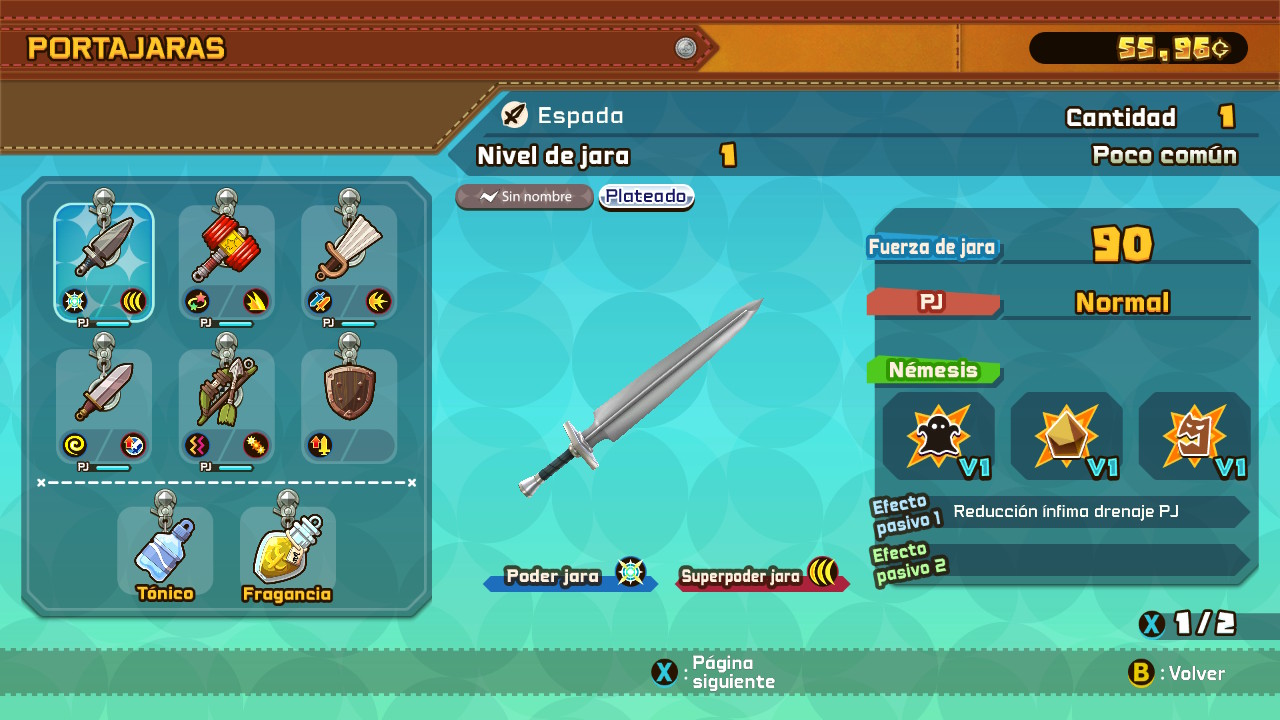Open the Fragancia perfume slot

pos(287,552)
